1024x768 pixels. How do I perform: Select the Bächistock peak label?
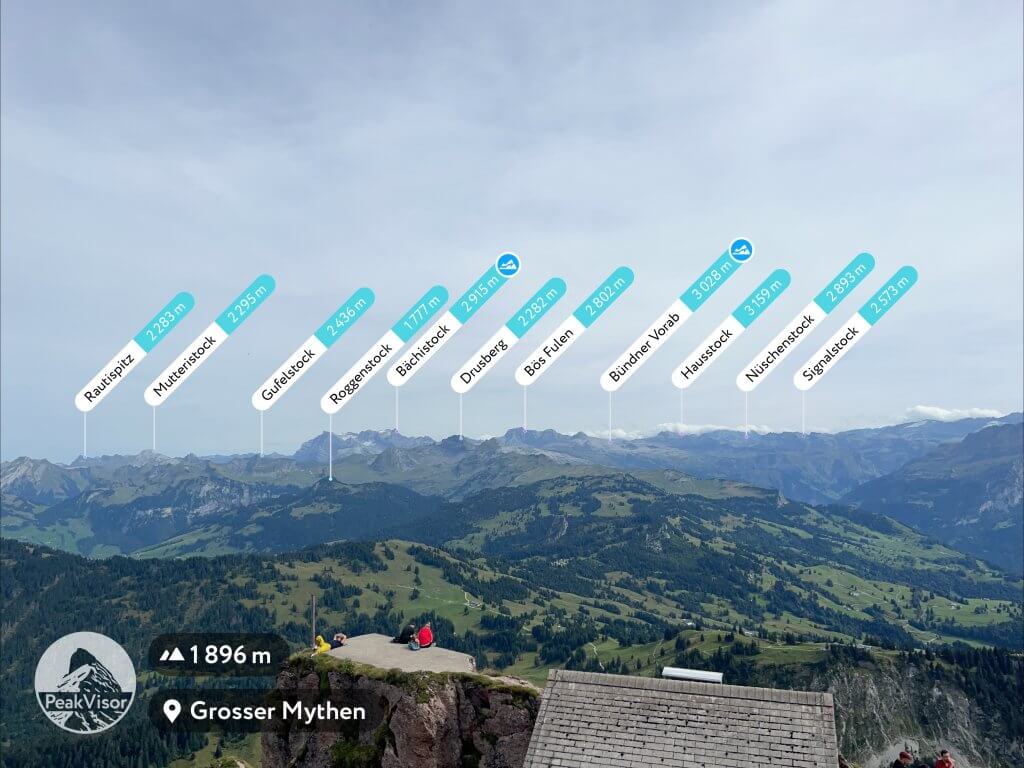point(445,329)
